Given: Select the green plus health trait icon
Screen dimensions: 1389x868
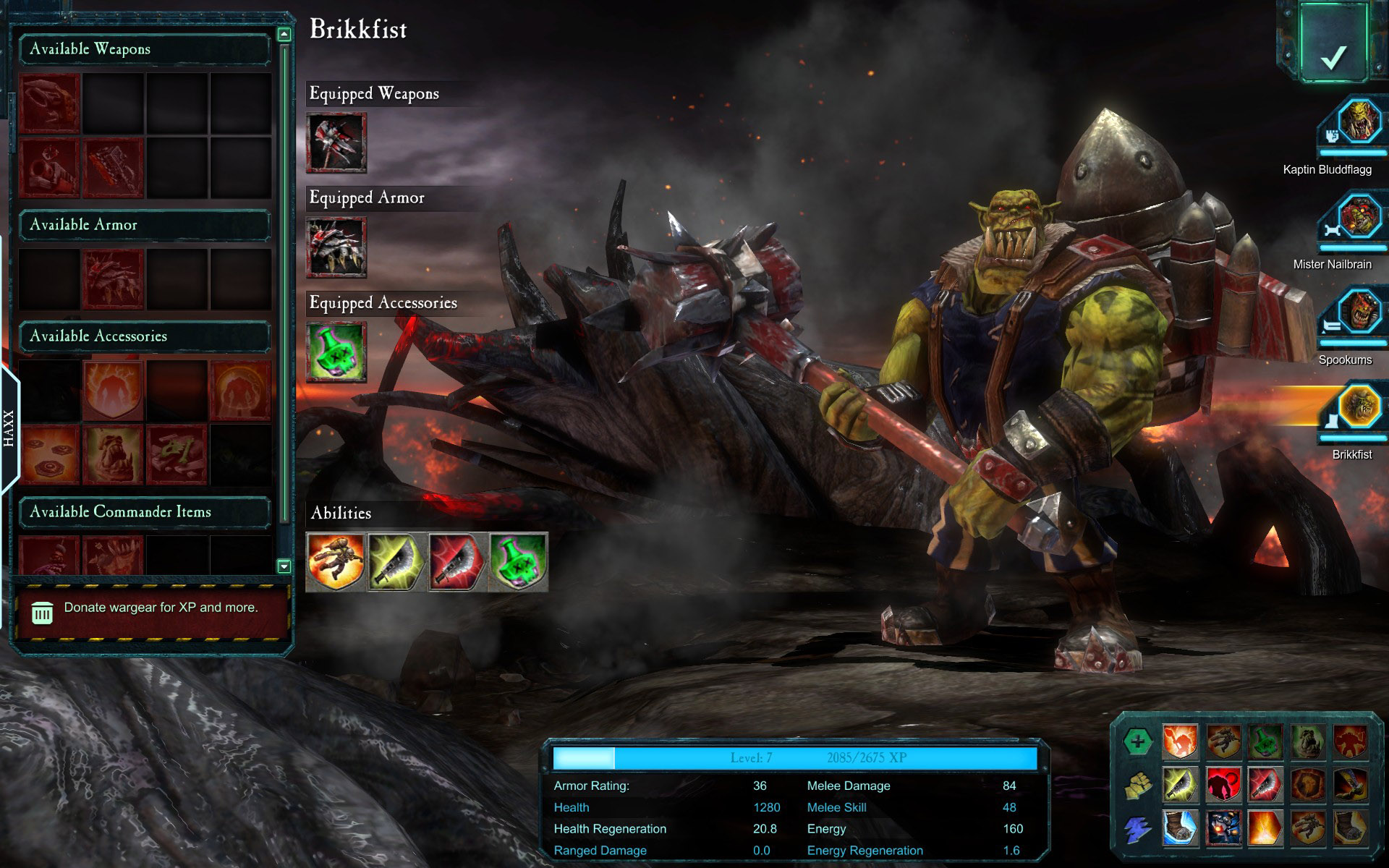Looking at the screenshot, I should 1137,742.
